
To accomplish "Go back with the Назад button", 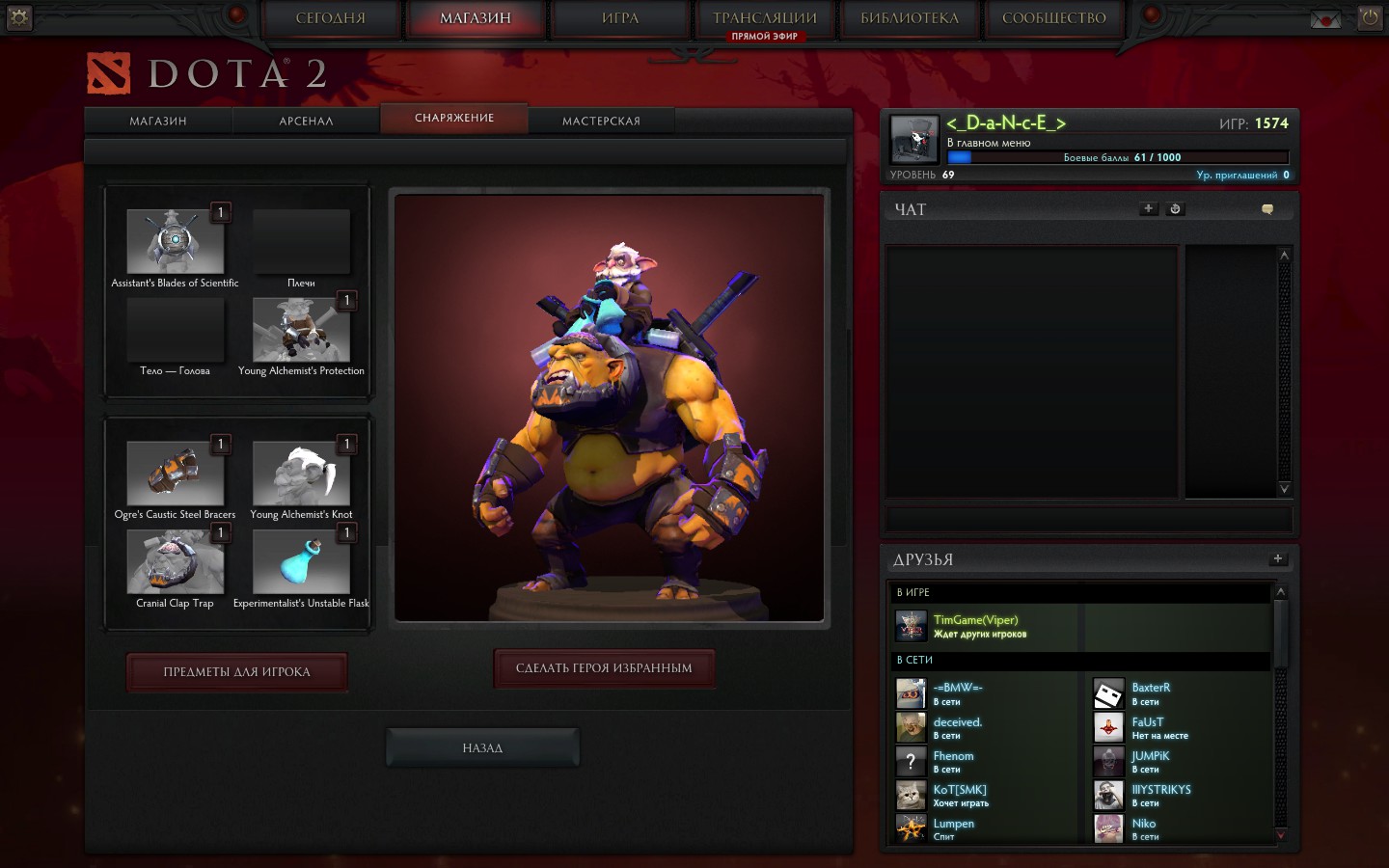I will [482, 747].
